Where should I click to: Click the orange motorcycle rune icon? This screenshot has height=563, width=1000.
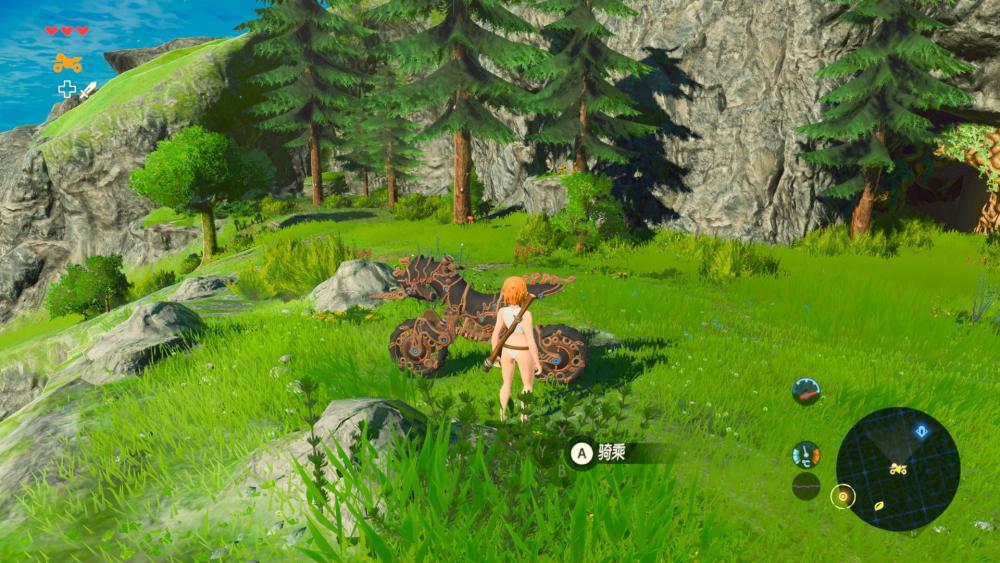coord(67,63)
